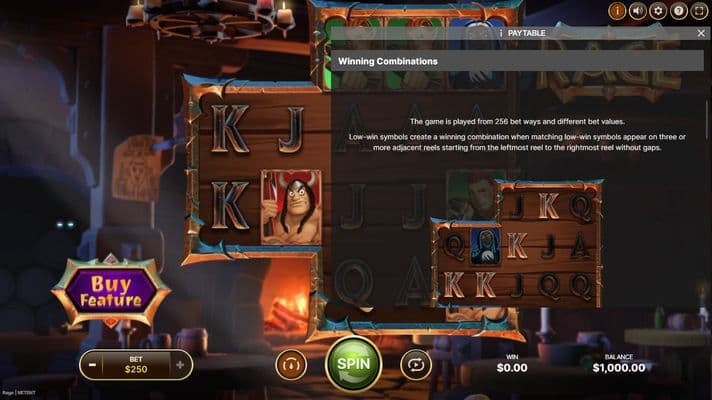
Task: Mute sound with the speaker icon
Action: pyautogui.click(x=637, y=11)
